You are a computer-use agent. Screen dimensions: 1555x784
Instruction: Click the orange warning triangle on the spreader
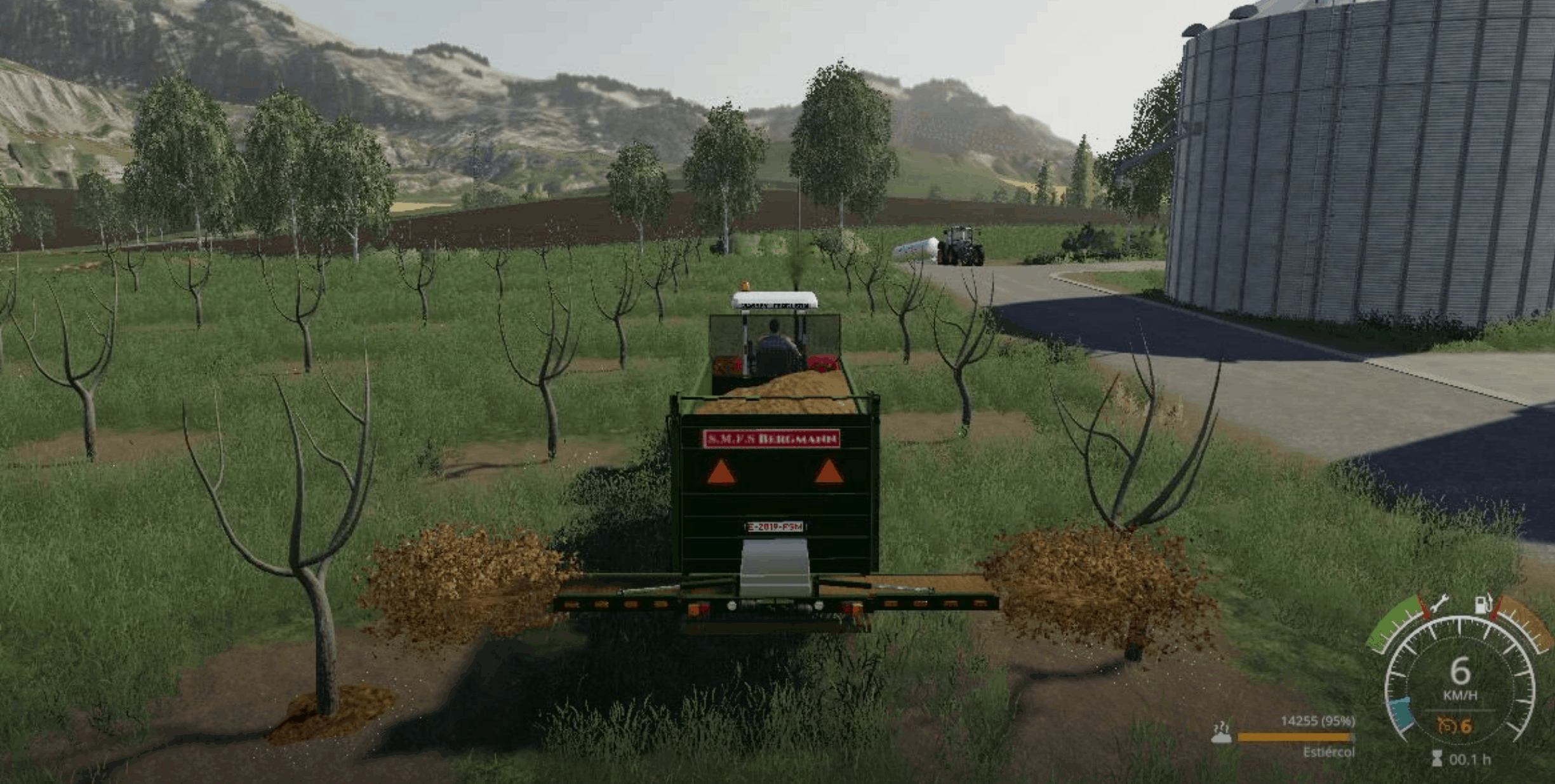coord(721,473)
